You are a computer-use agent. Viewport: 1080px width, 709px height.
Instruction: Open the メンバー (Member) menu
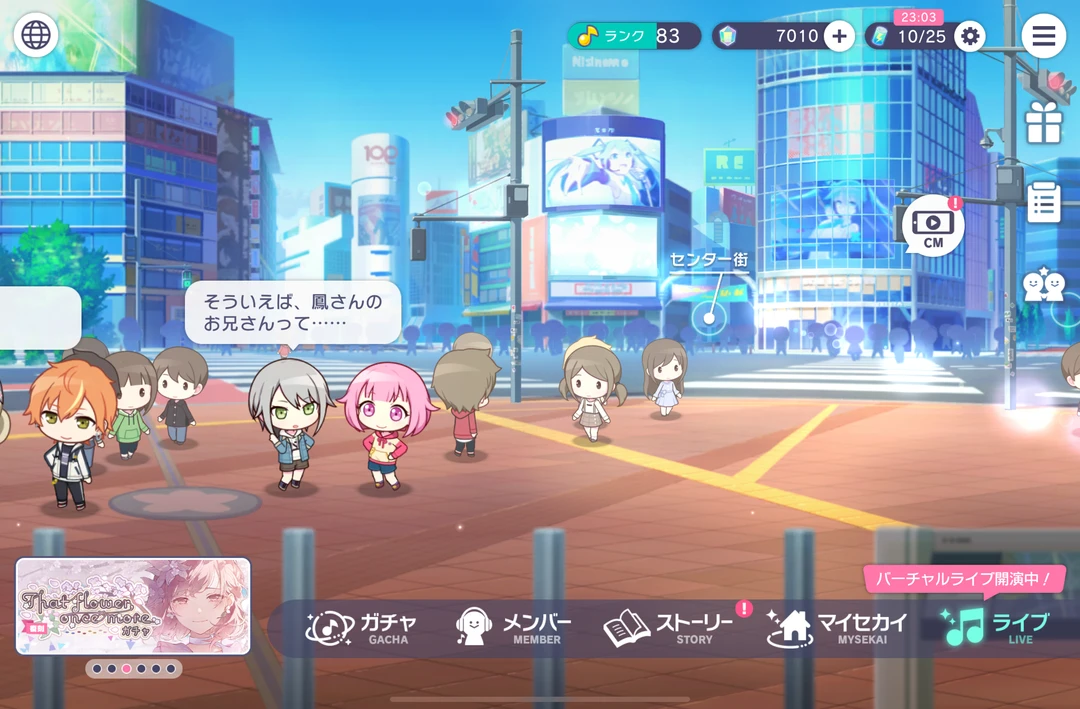[514, 627]
